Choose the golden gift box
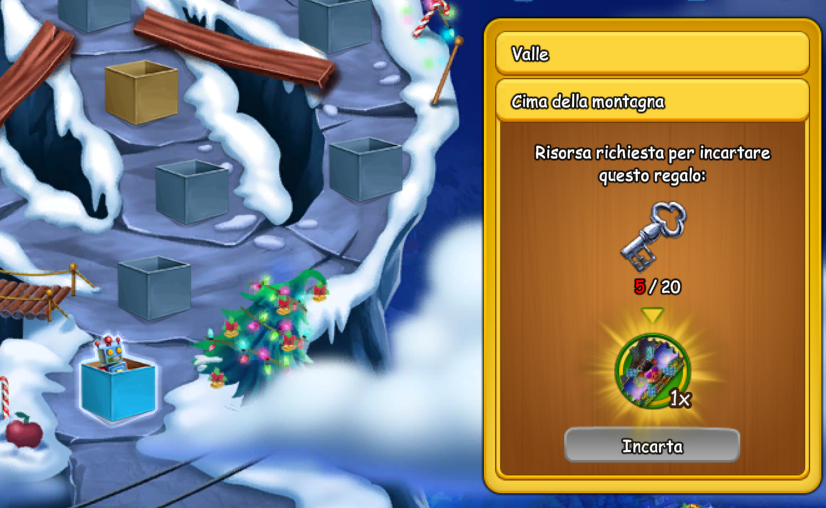This screenshot has width=826, height=508. (x=141, y=91)
